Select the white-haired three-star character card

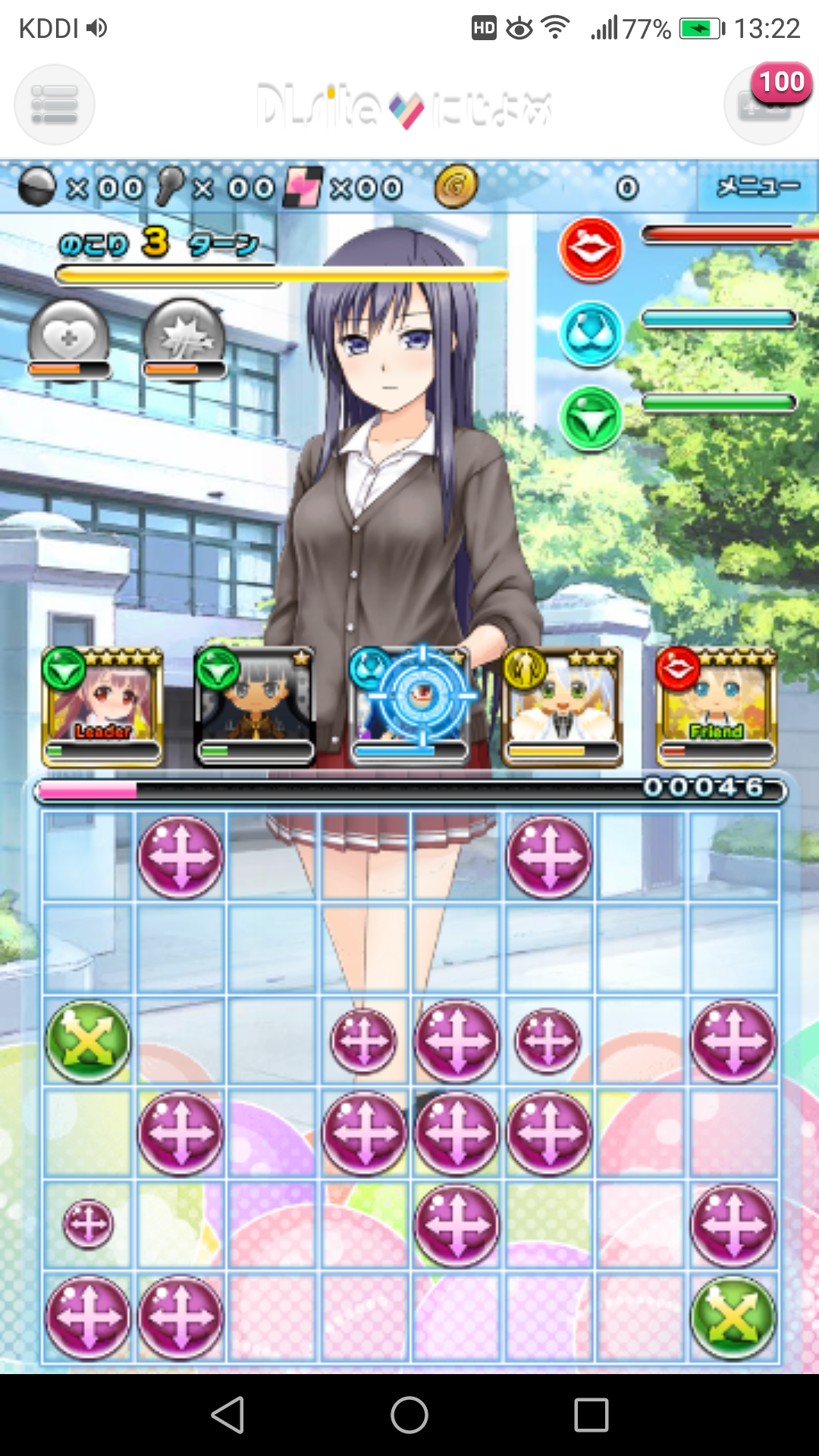(x=562, y=706)
